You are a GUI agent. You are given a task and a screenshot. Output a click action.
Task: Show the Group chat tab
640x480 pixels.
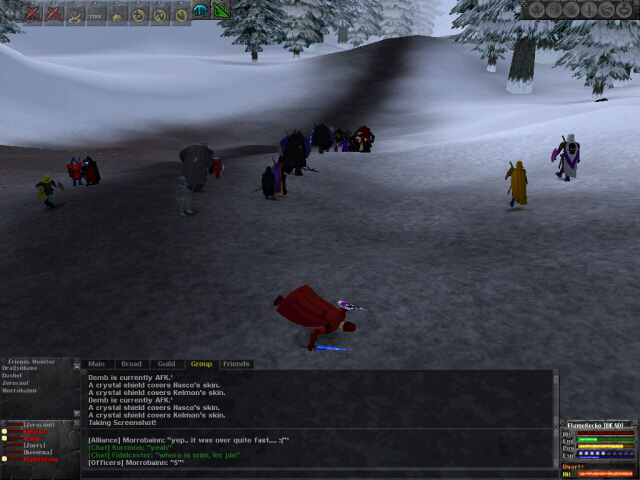coord(201,364)
